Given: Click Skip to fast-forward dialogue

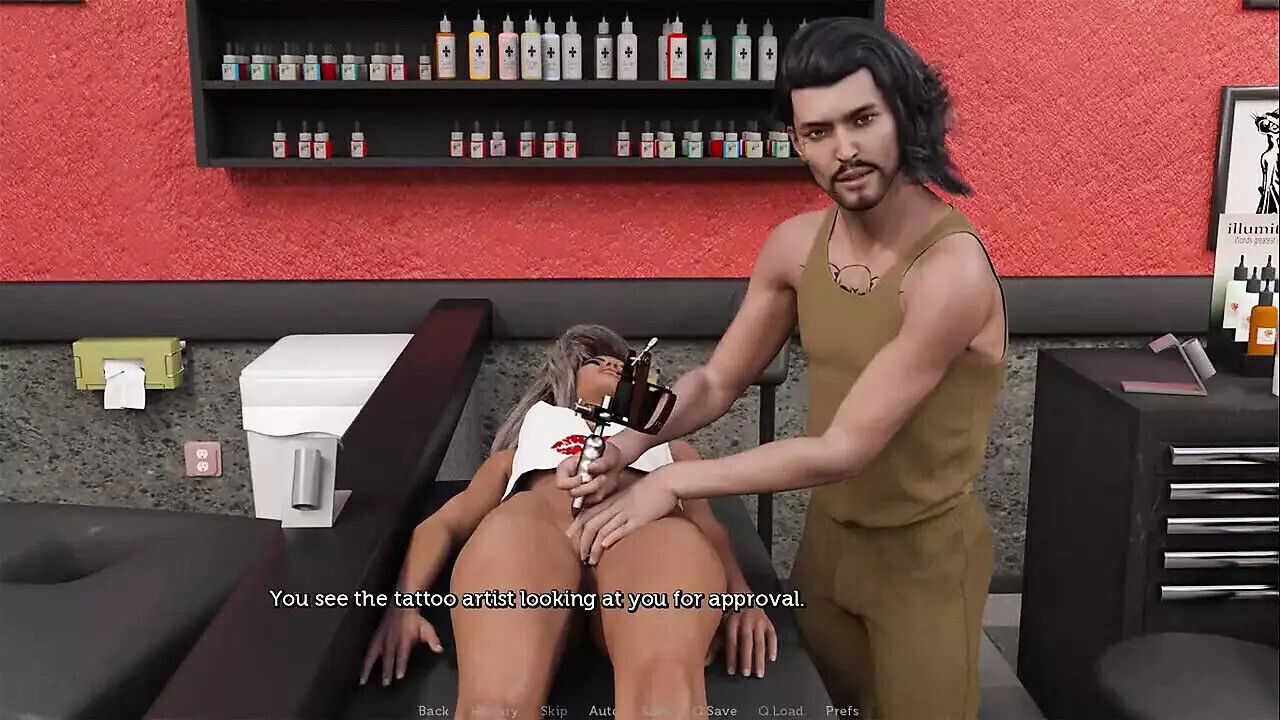Looking at the screenshot, I should pyautogui.click(x=552, y=711).
